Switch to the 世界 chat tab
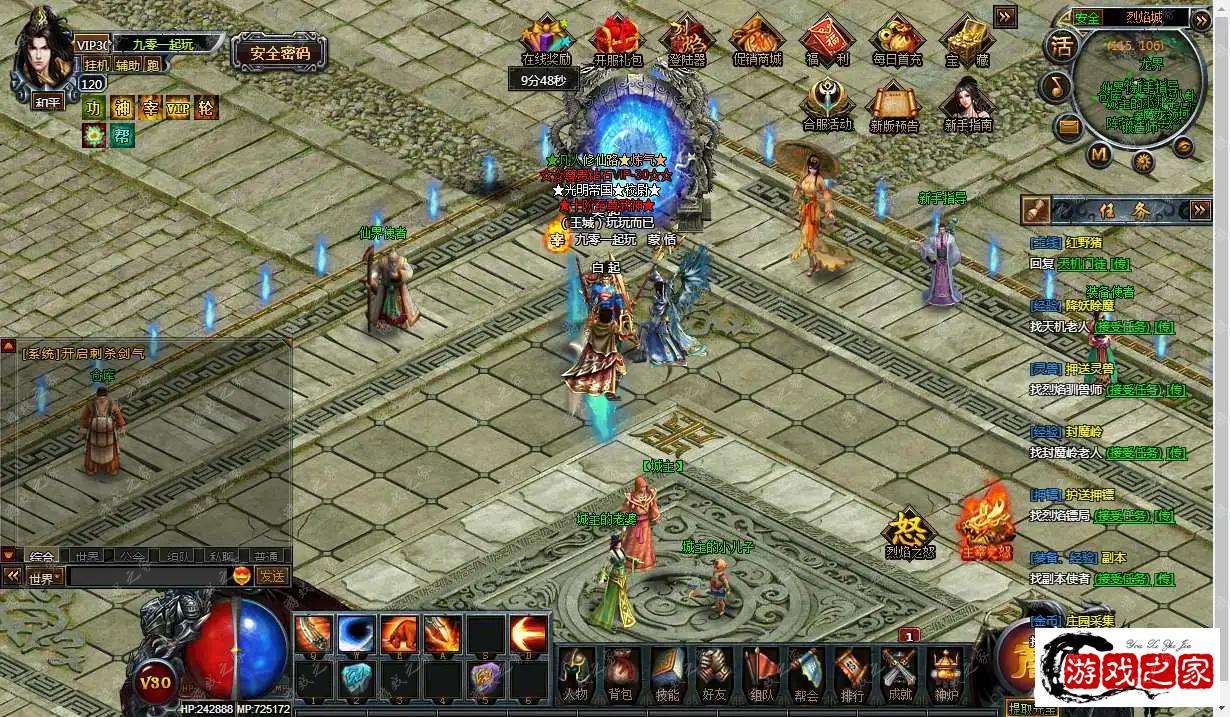The width and height of the screenshot is (1230, 717). pyautogui.click(x=86, y=556)
